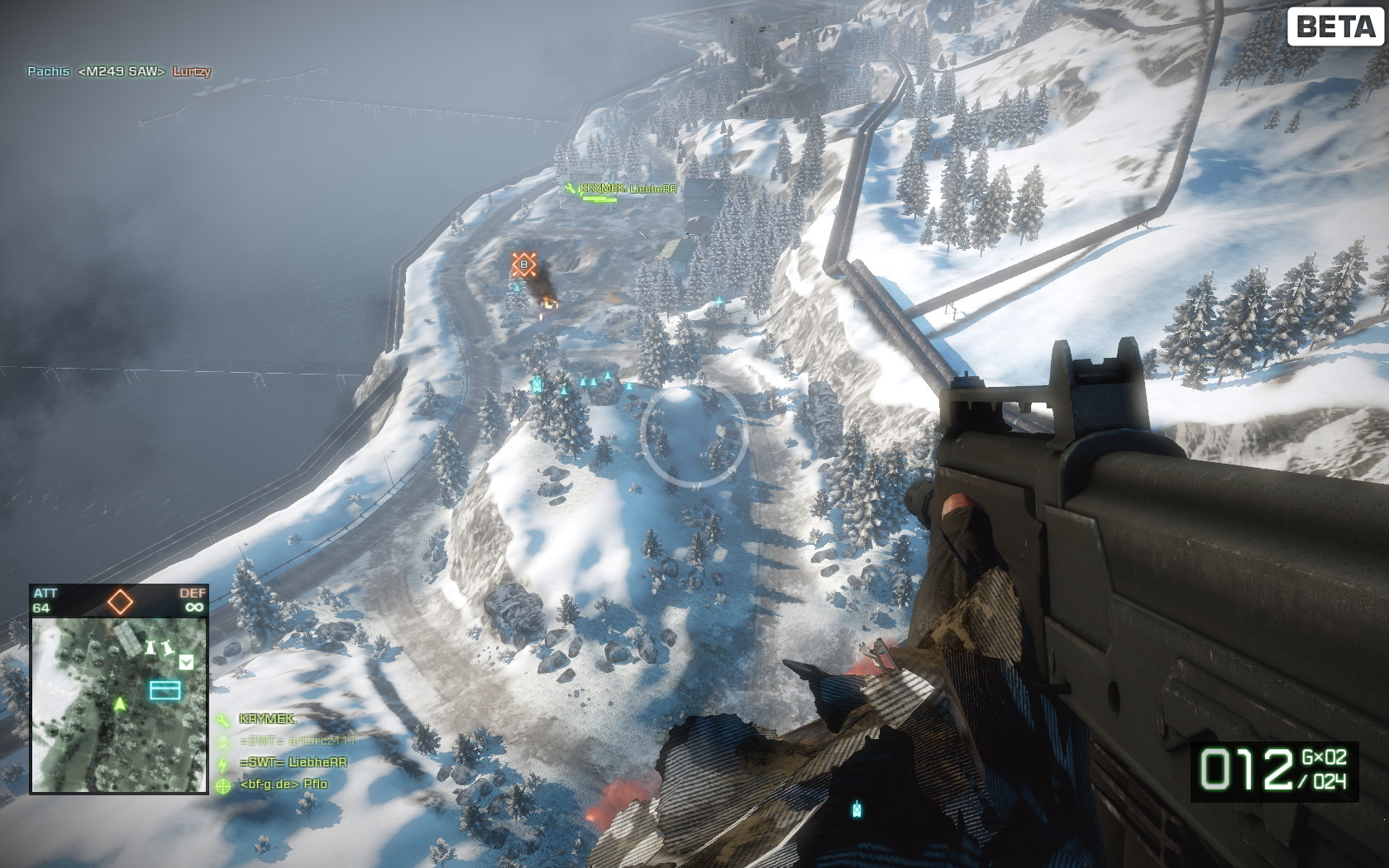Viewport: 1389px width, 868px height.
Task: Click the white chevron marker on minimap
Action: click(186, 661)
